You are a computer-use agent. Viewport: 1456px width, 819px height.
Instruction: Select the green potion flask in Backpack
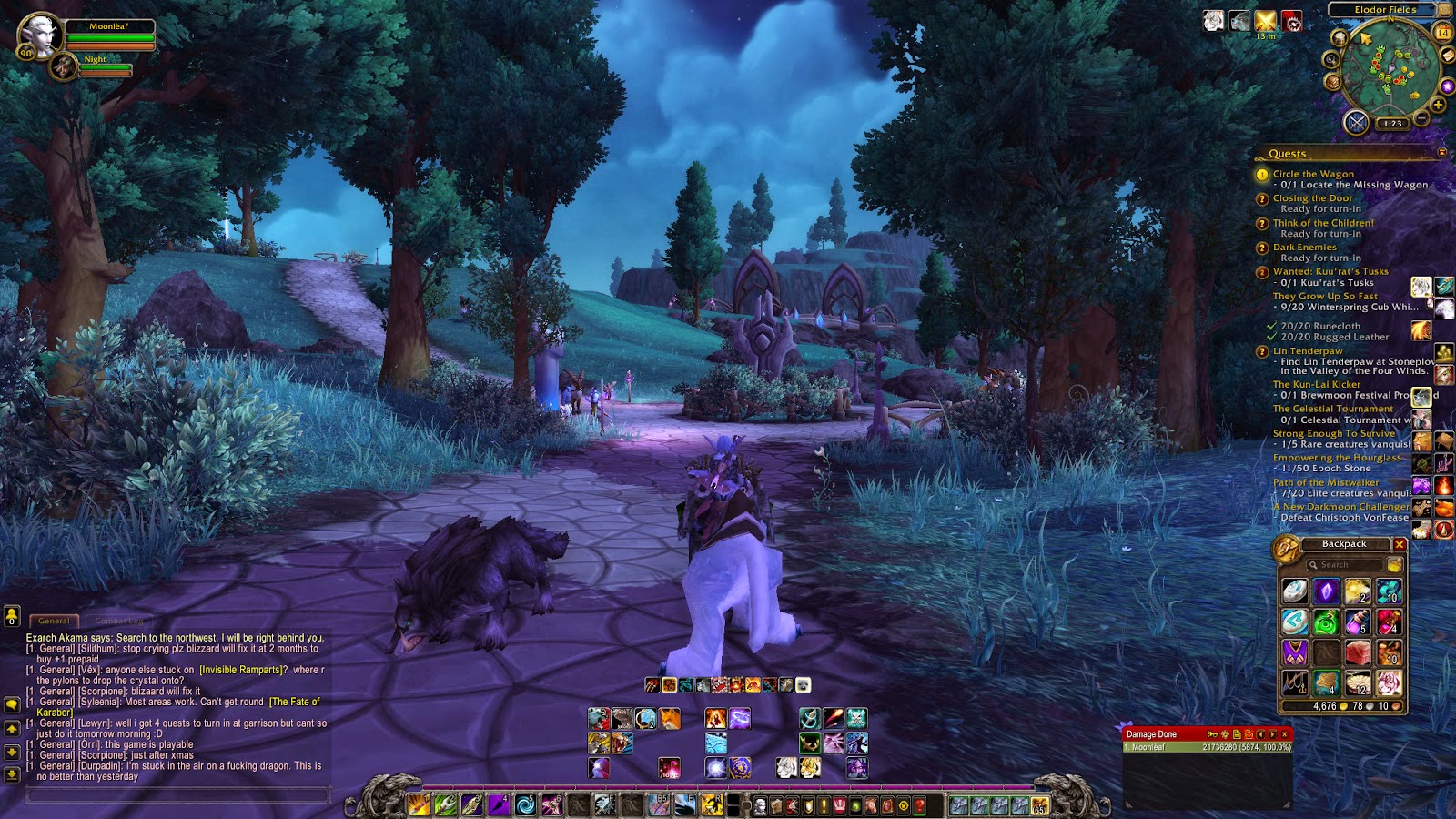[1326, 622]
